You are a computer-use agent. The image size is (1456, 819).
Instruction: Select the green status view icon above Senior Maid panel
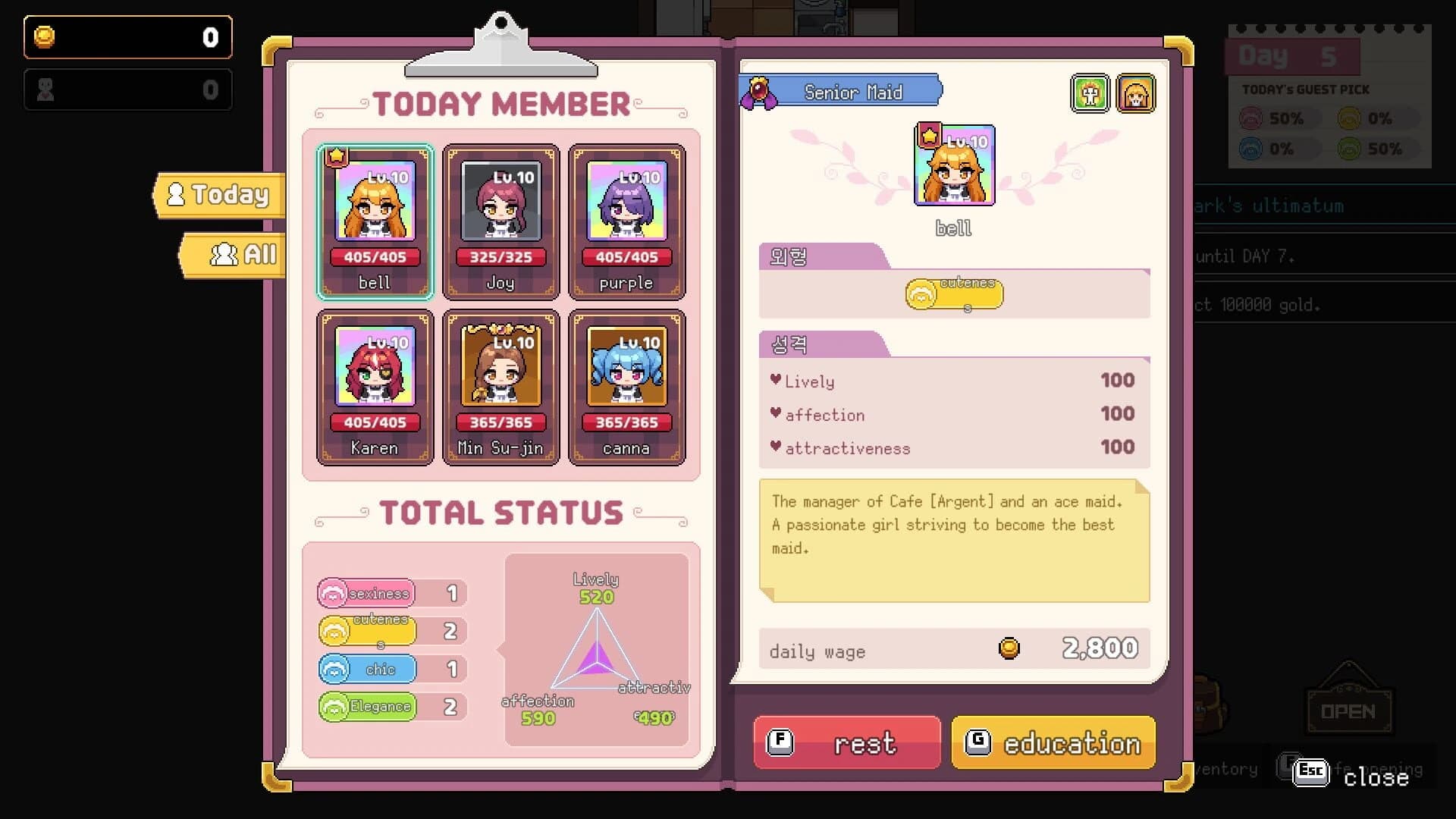[1090, 93]
